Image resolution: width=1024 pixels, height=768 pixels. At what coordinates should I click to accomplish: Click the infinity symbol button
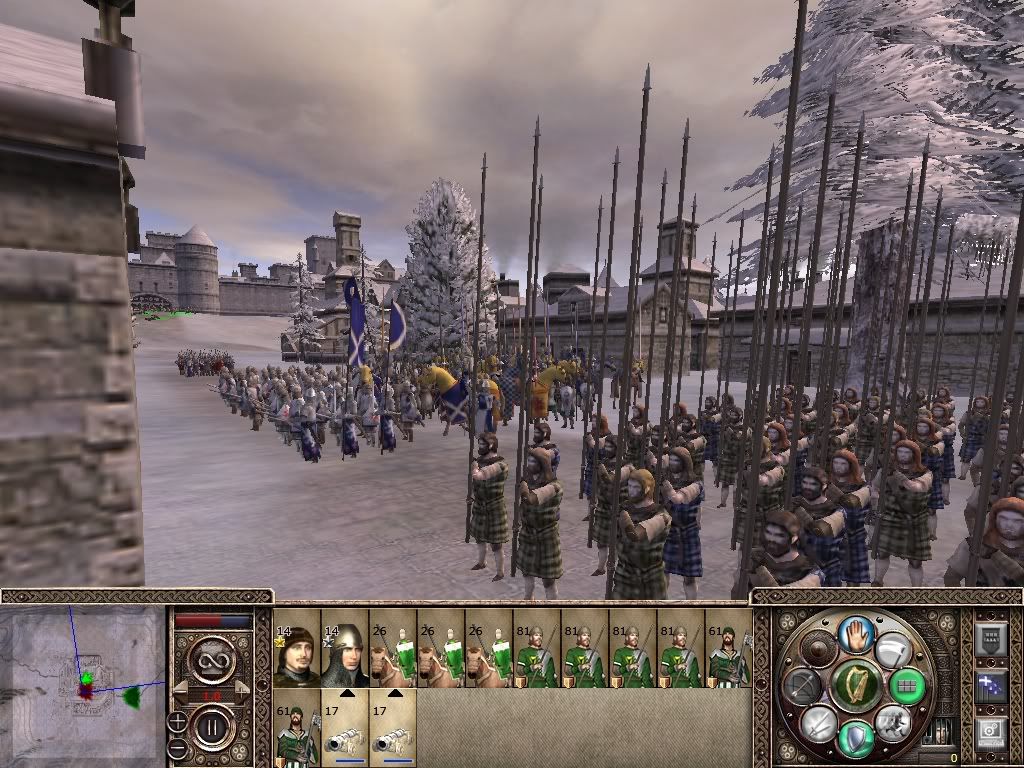click(213, 659)
